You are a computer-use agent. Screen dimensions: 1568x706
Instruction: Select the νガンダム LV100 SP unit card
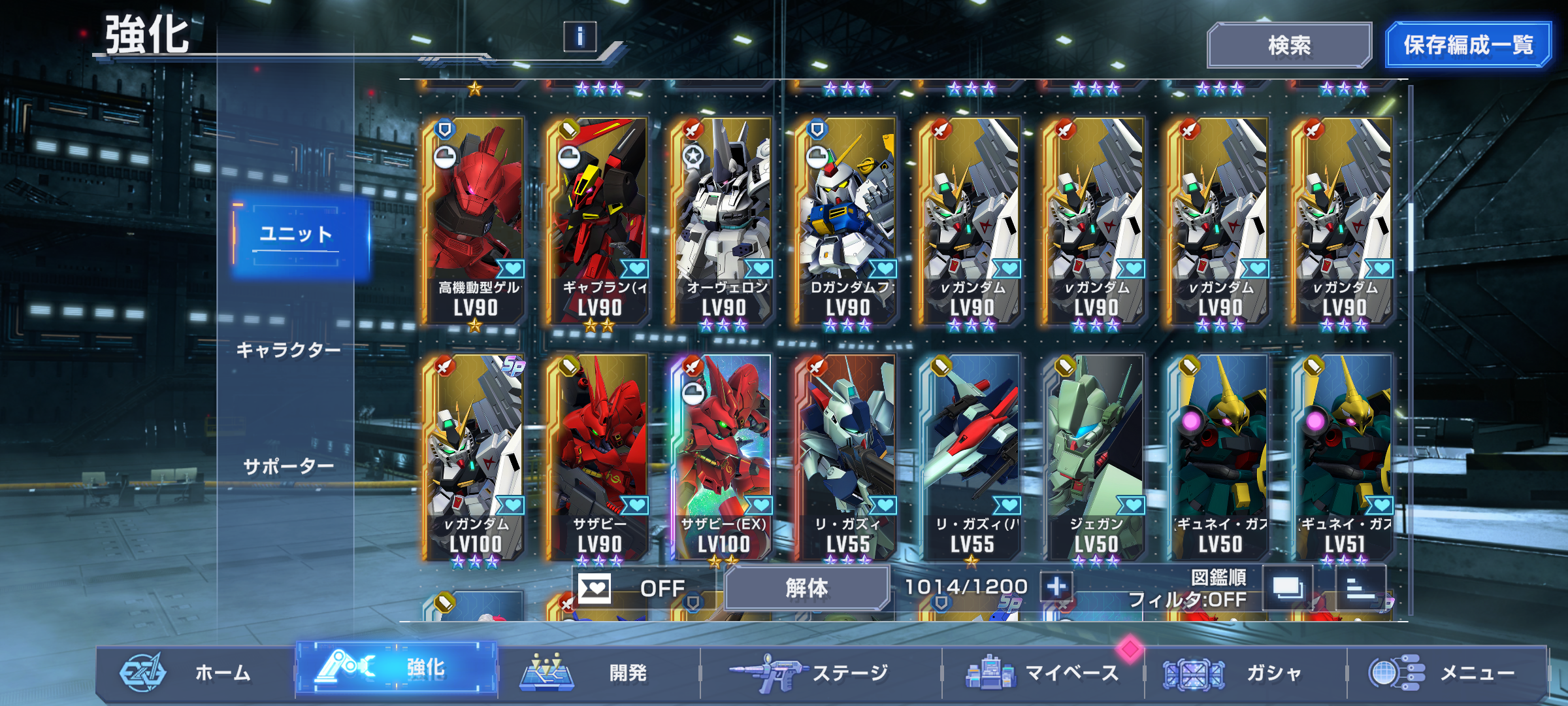click(x=475, y=458)
